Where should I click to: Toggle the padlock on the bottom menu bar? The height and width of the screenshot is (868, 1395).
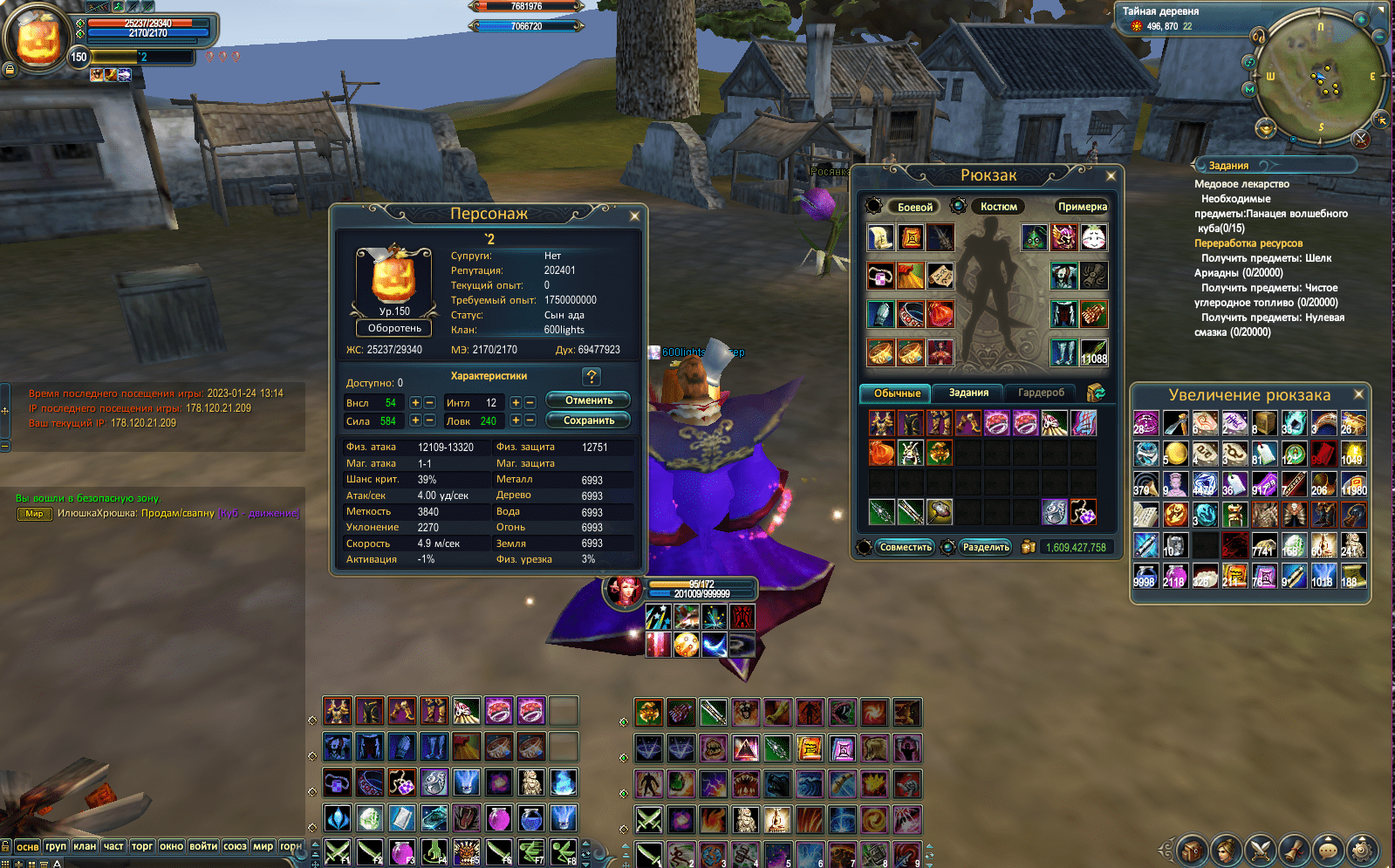[x=7, y=847]
